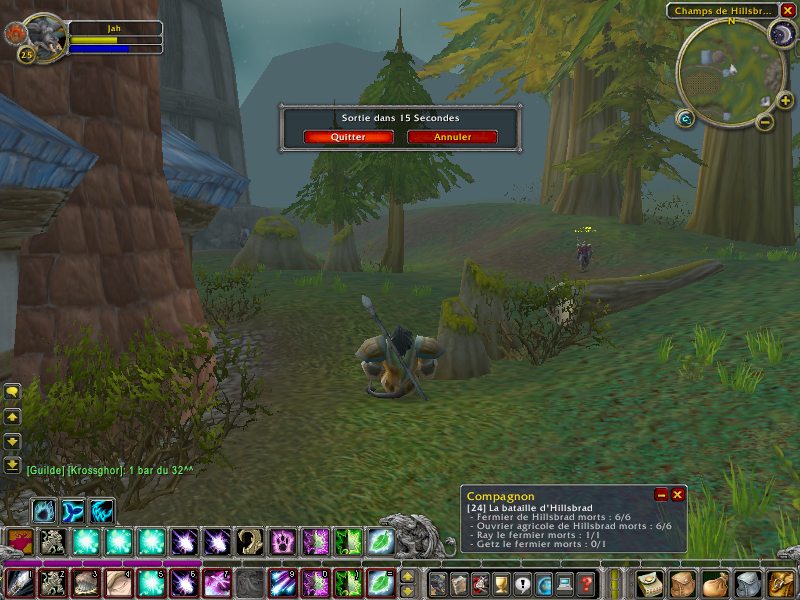Click the circular minimap
Viewport: 800px width, 600px height.
[x=729, y=73]
